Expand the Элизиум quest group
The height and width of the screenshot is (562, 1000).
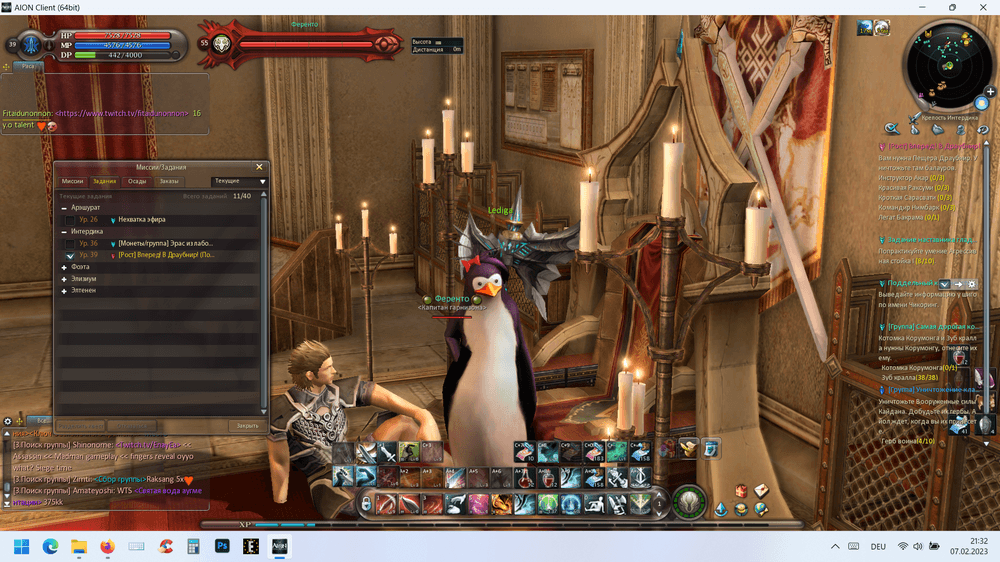(x=64, y=279)
